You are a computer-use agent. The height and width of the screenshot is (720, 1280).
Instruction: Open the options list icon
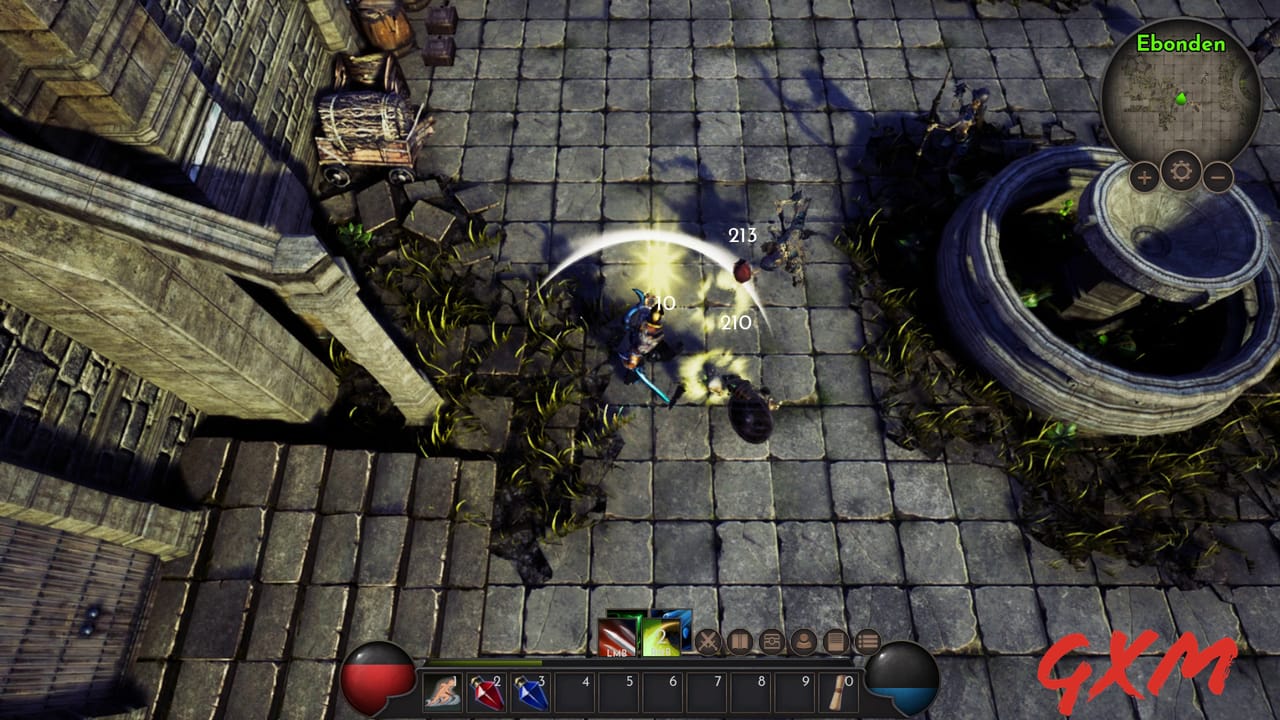click(x=867, y=641)
